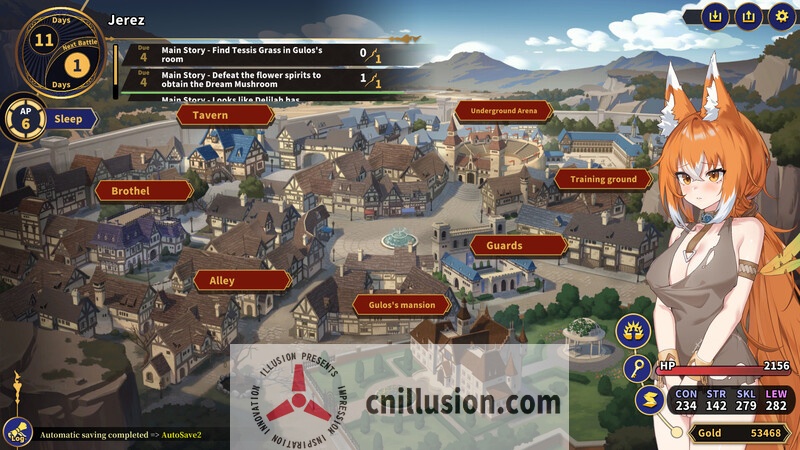
Task: Go to the Tavern location
Action: tap(225, 115)
